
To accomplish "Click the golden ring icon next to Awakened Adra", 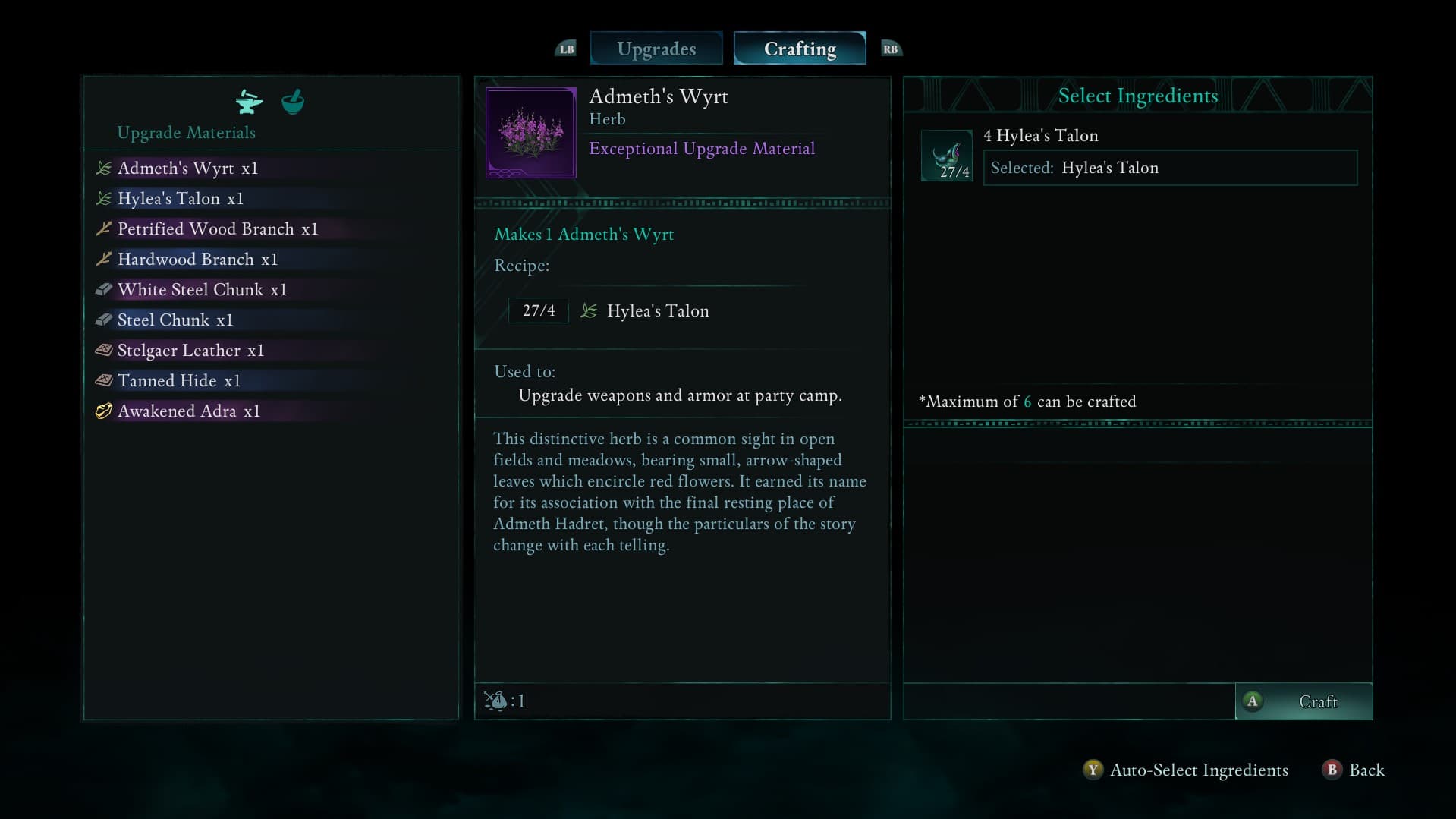I will coord(104,411).
